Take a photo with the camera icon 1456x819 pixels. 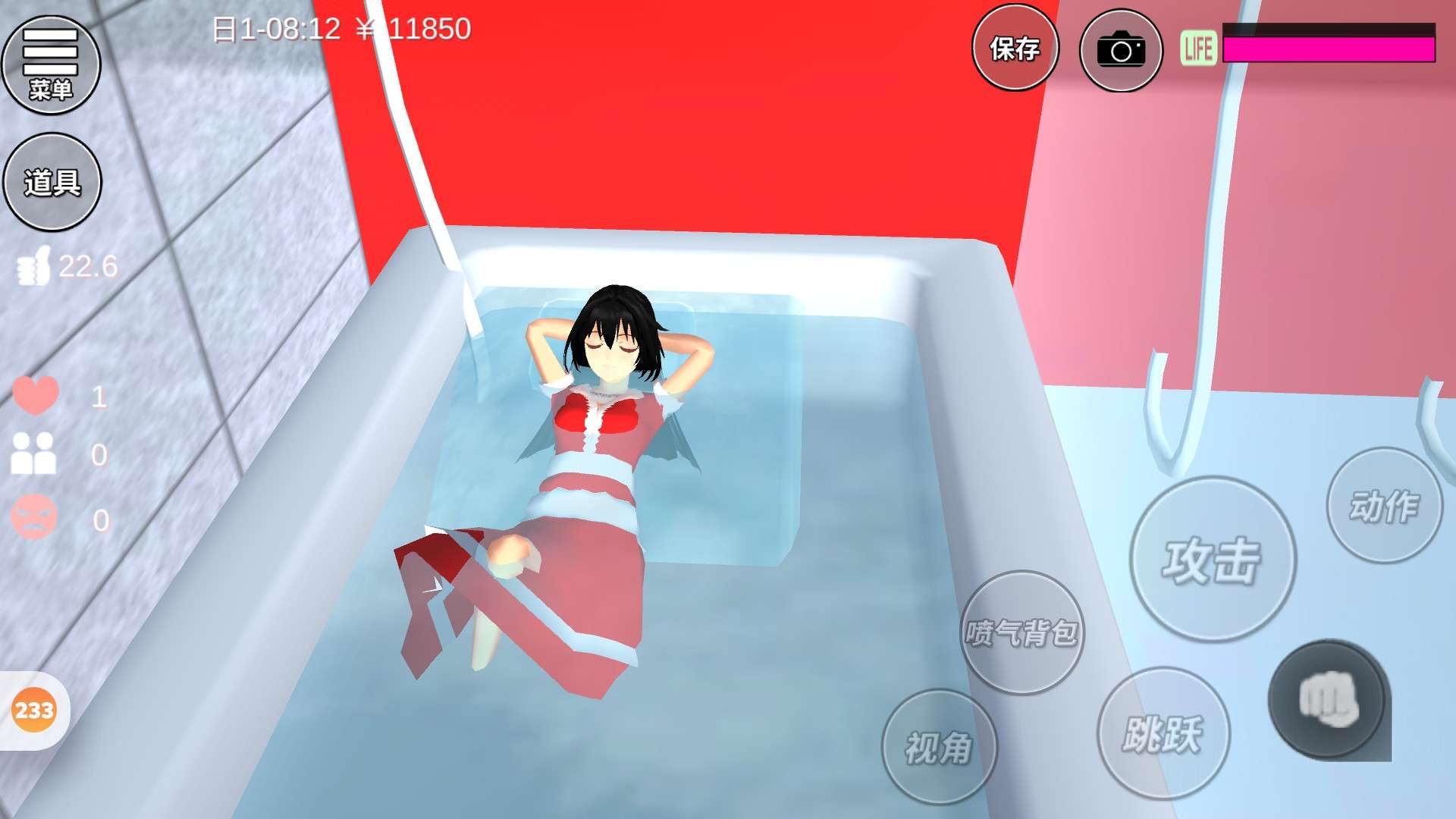[x=1120, y=50]
